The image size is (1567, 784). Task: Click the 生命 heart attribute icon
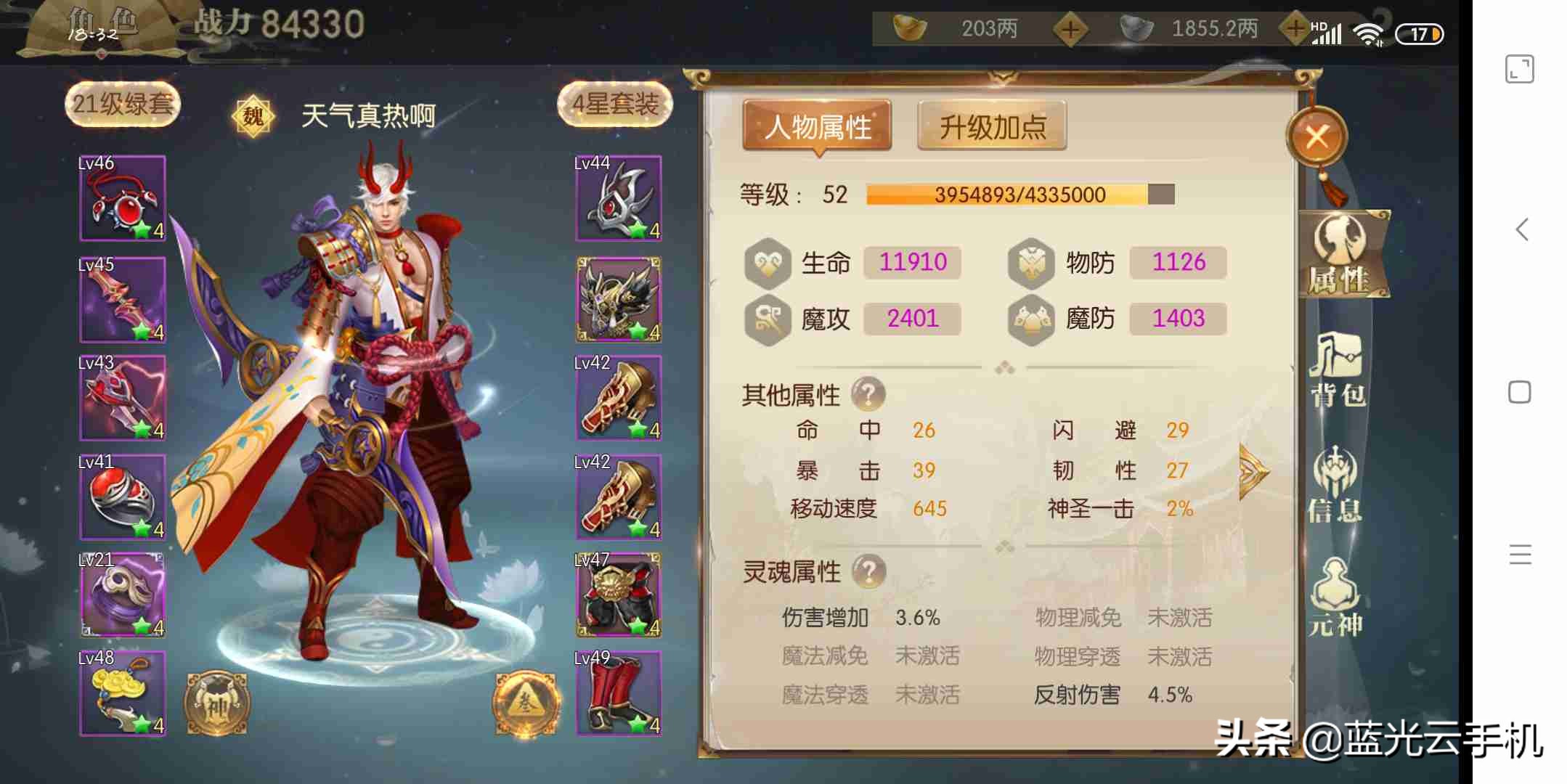coord(768,263)
